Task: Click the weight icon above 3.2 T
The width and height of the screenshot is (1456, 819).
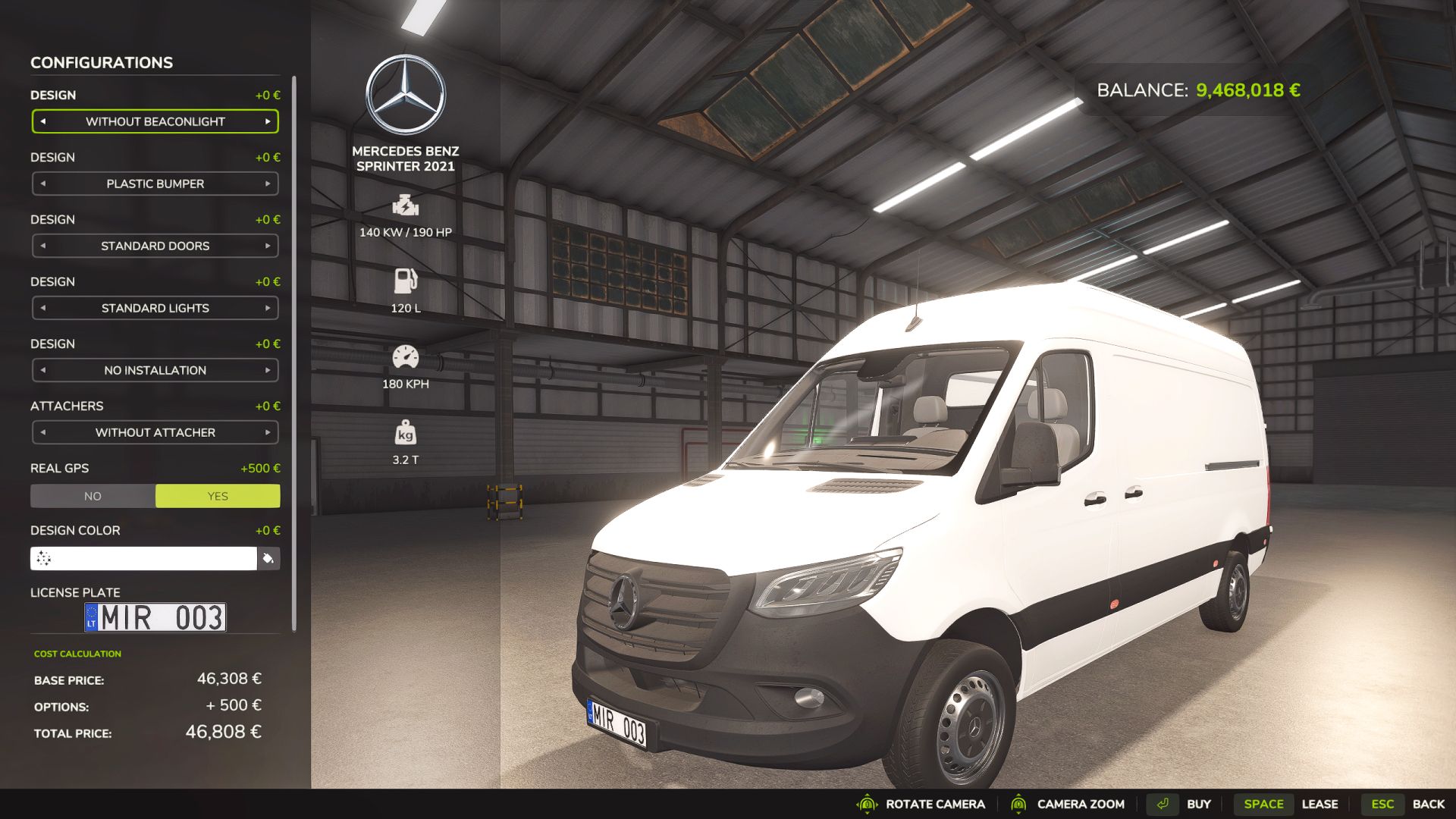Action: click(405, 433)
